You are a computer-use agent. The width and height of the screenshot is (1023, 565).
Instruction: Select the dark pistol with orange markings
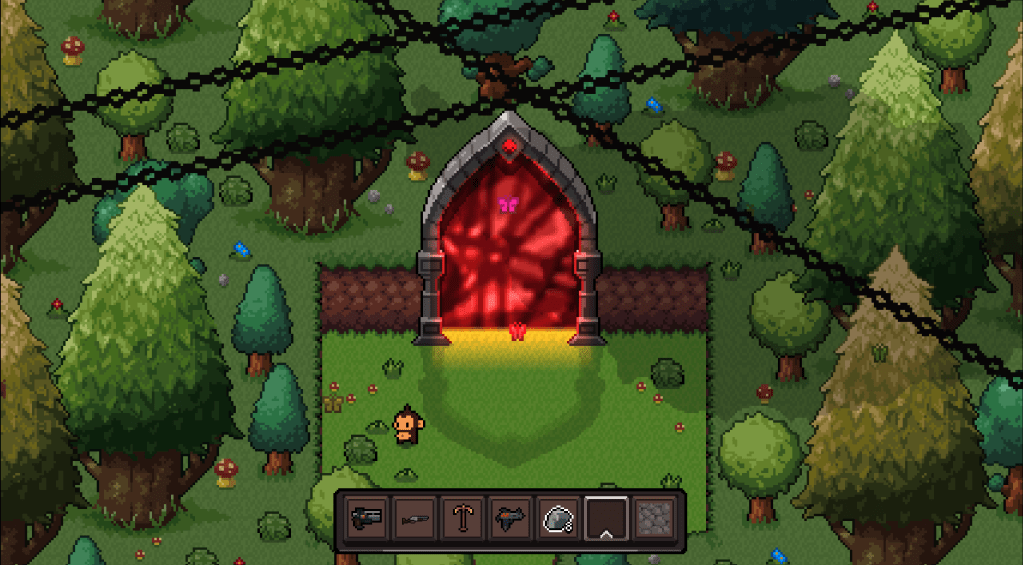tap(511, 519)
